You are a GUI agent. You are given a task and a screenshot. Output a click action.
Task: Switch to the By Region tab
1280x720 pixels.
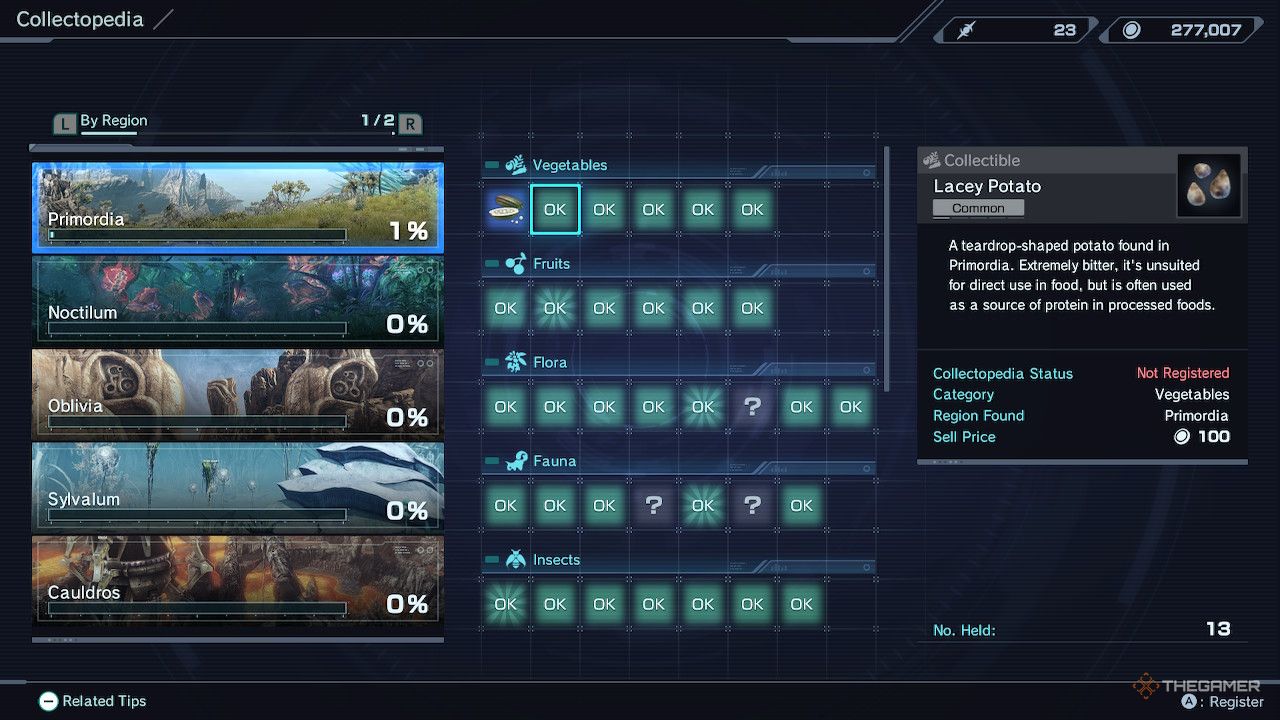pos(113,121)
